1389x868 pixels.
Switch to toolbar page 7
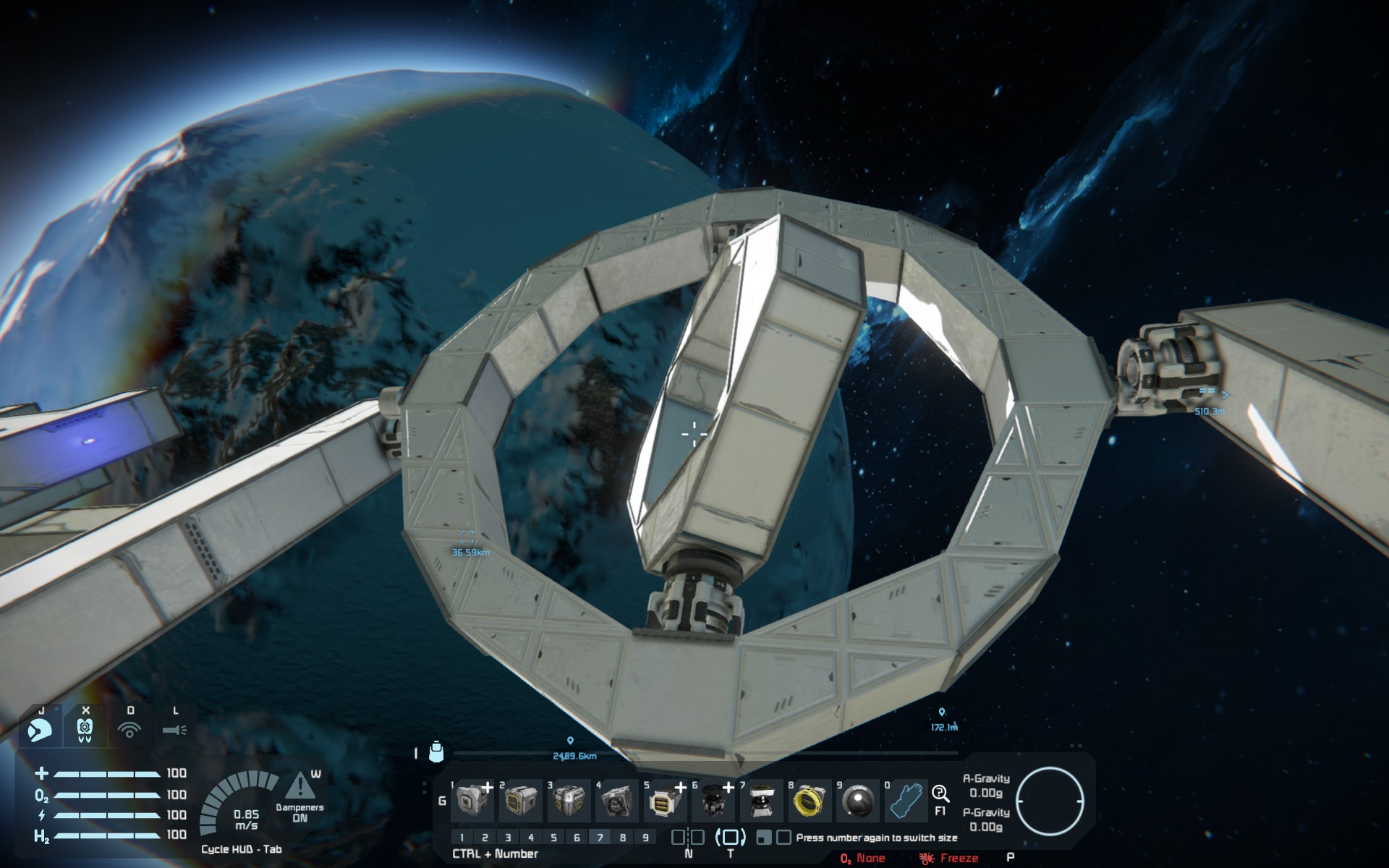tap(600, 838)
